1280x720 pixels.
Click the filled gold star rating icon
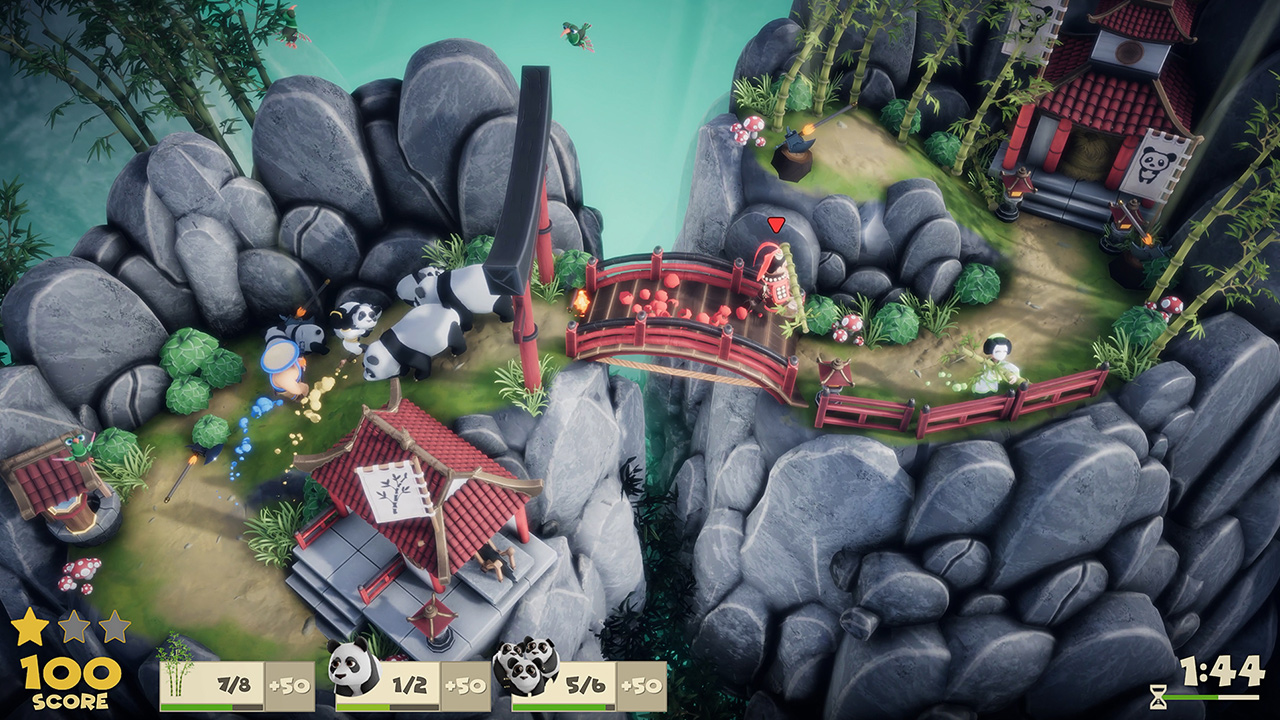(x=30, y=626)
